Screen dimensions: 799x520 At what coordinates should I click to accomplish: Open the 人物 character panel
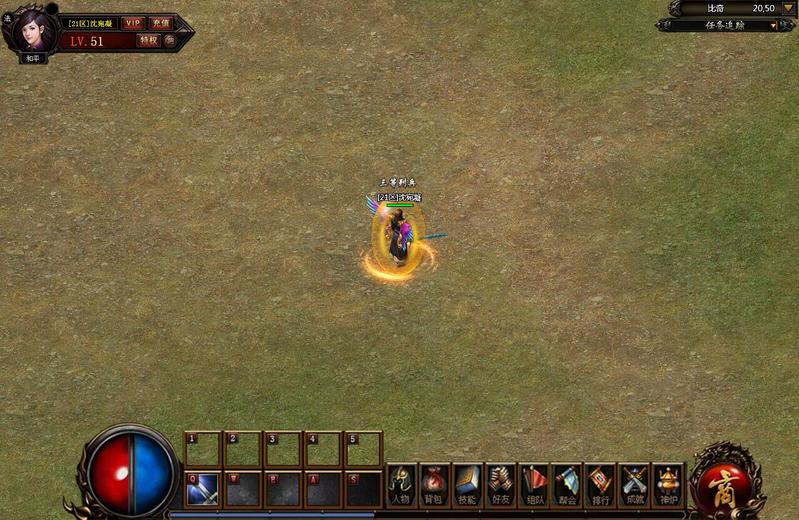pyautogui.click(x=401, y=485)
